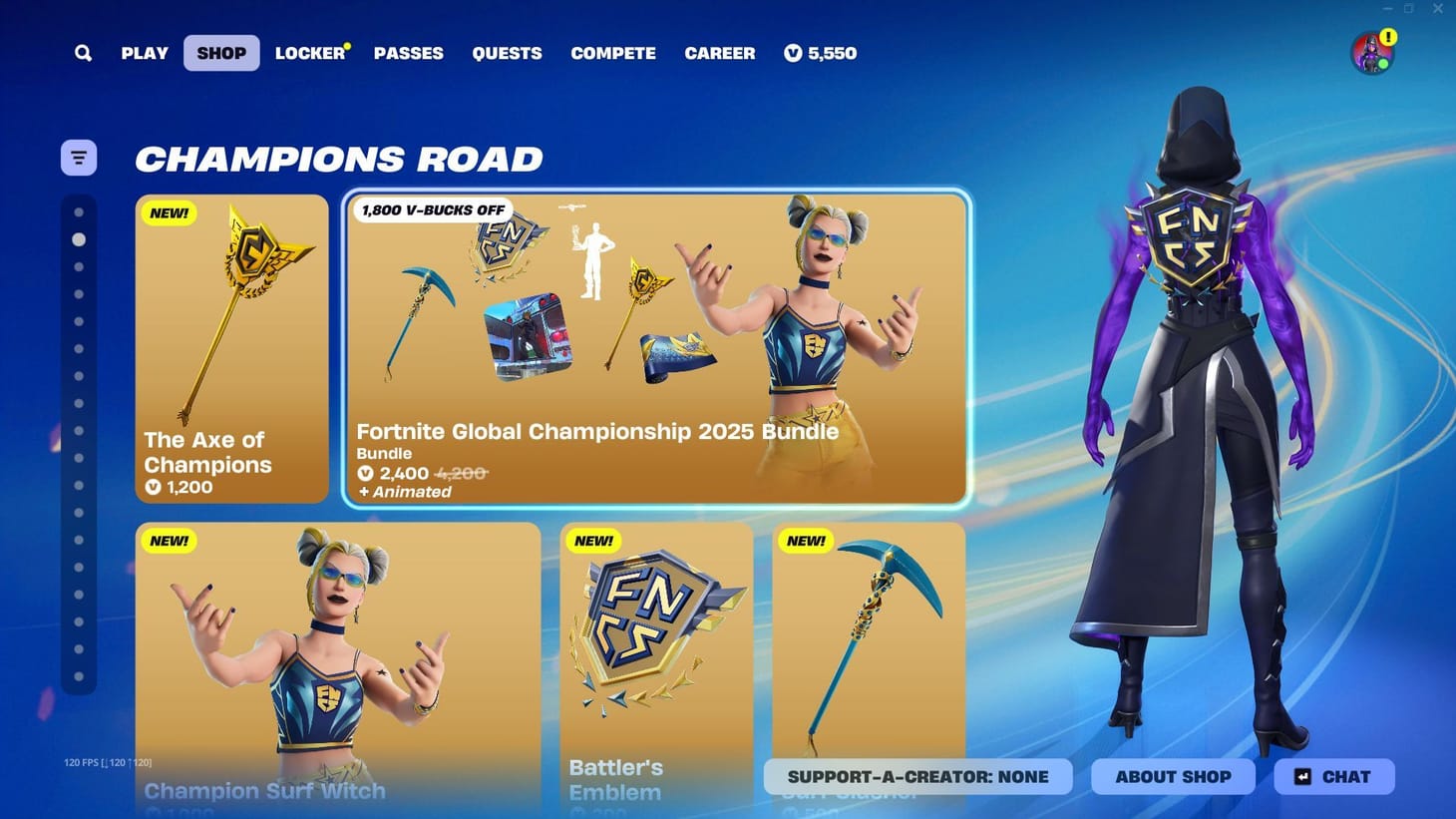Click the notification exclamation badge on avatar

coord(1387,38)
